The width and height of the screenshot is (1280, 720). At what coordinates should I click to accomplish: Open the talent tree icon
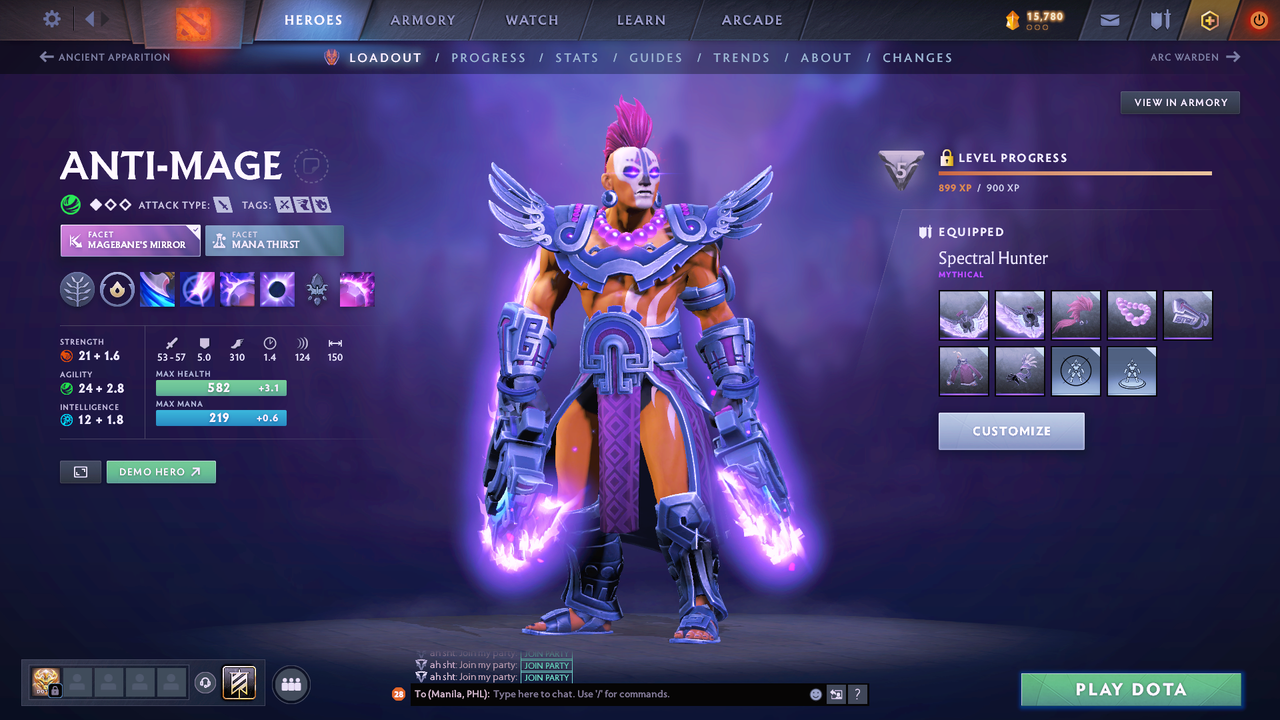(77, 290)
